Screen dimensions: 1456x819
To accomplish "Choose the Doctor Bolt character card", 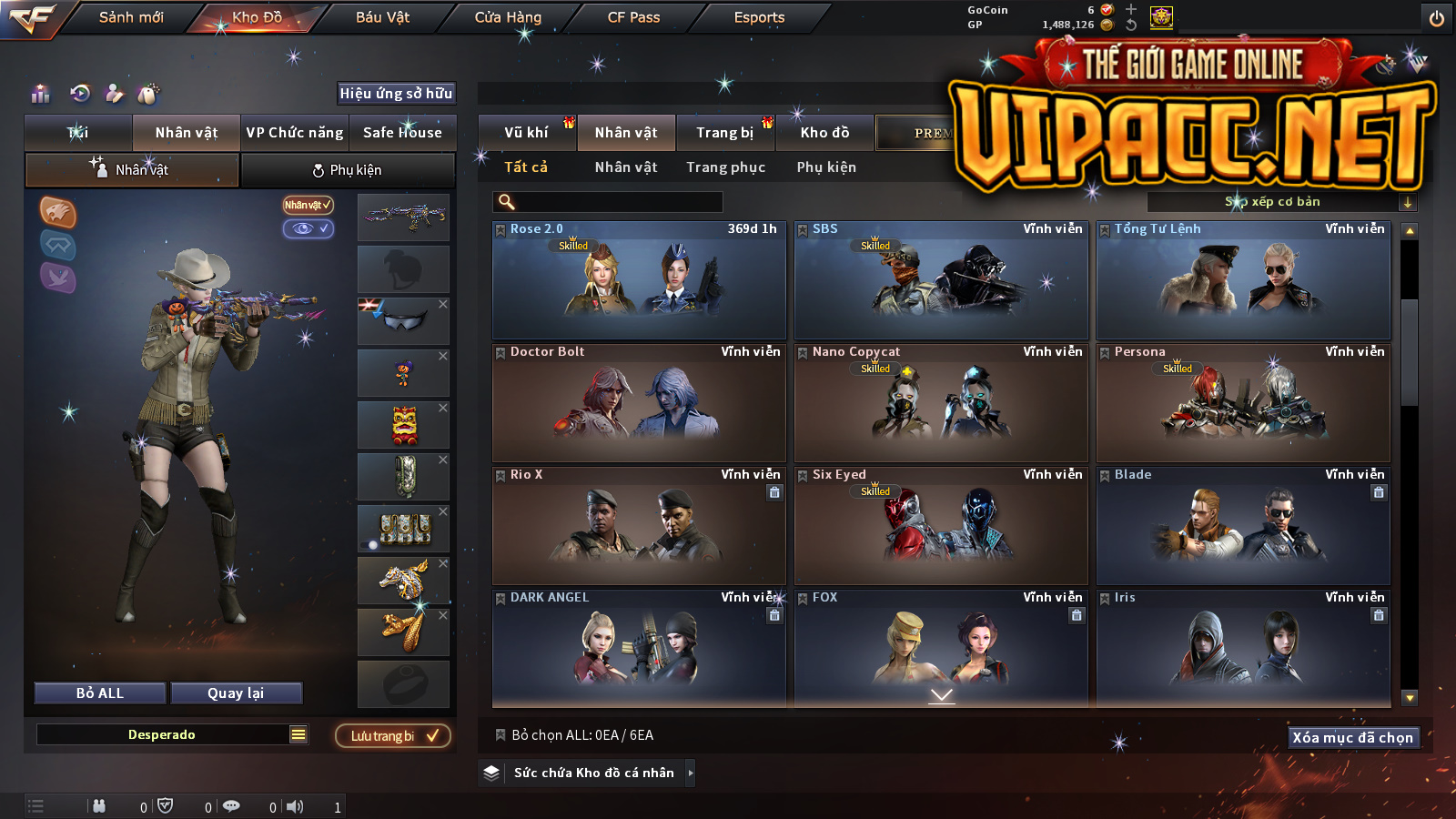I will (639, 405).
